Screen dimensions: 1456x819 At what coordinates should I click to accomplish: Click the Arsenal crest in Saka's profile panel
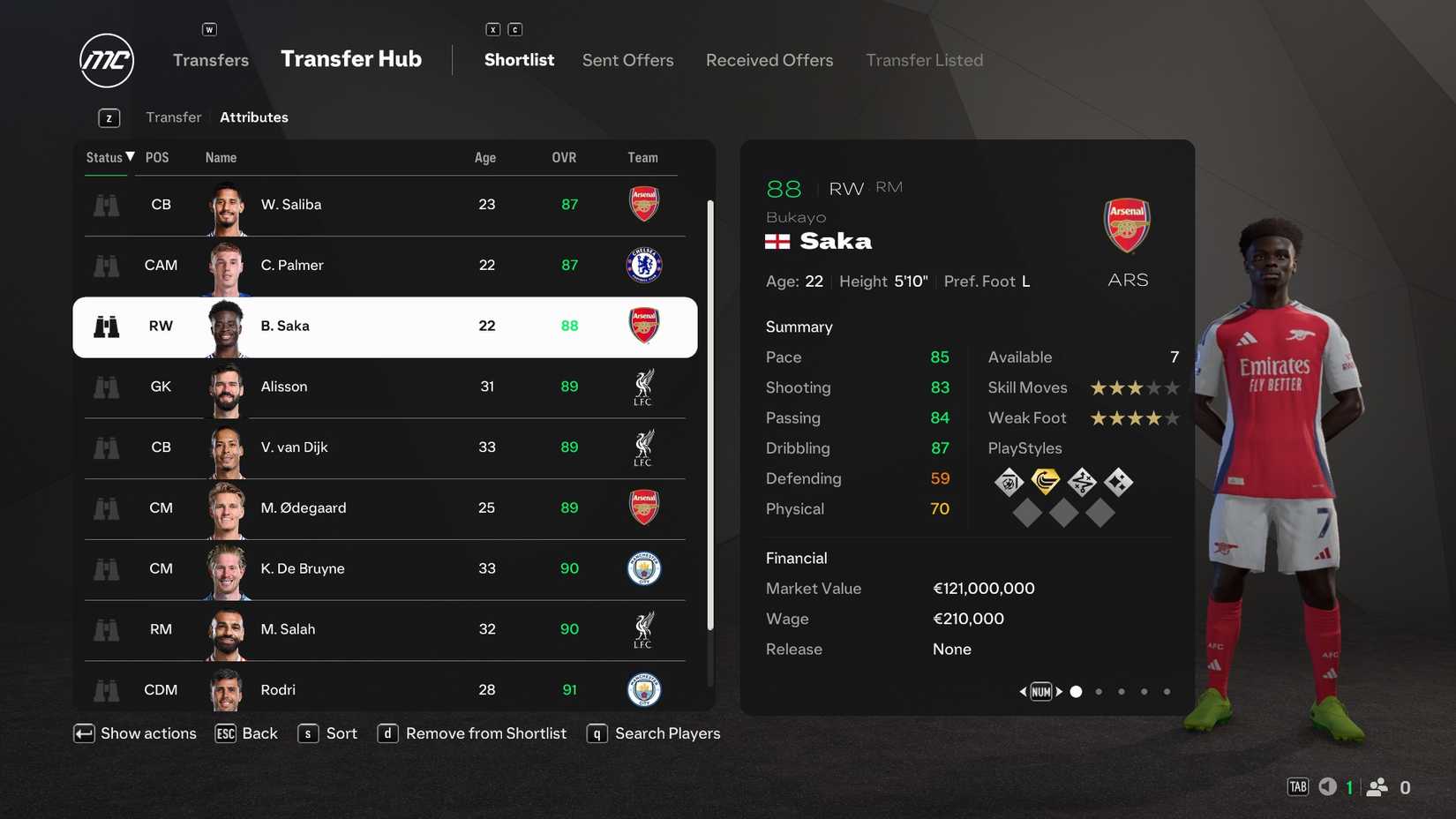coord(1127,225)
